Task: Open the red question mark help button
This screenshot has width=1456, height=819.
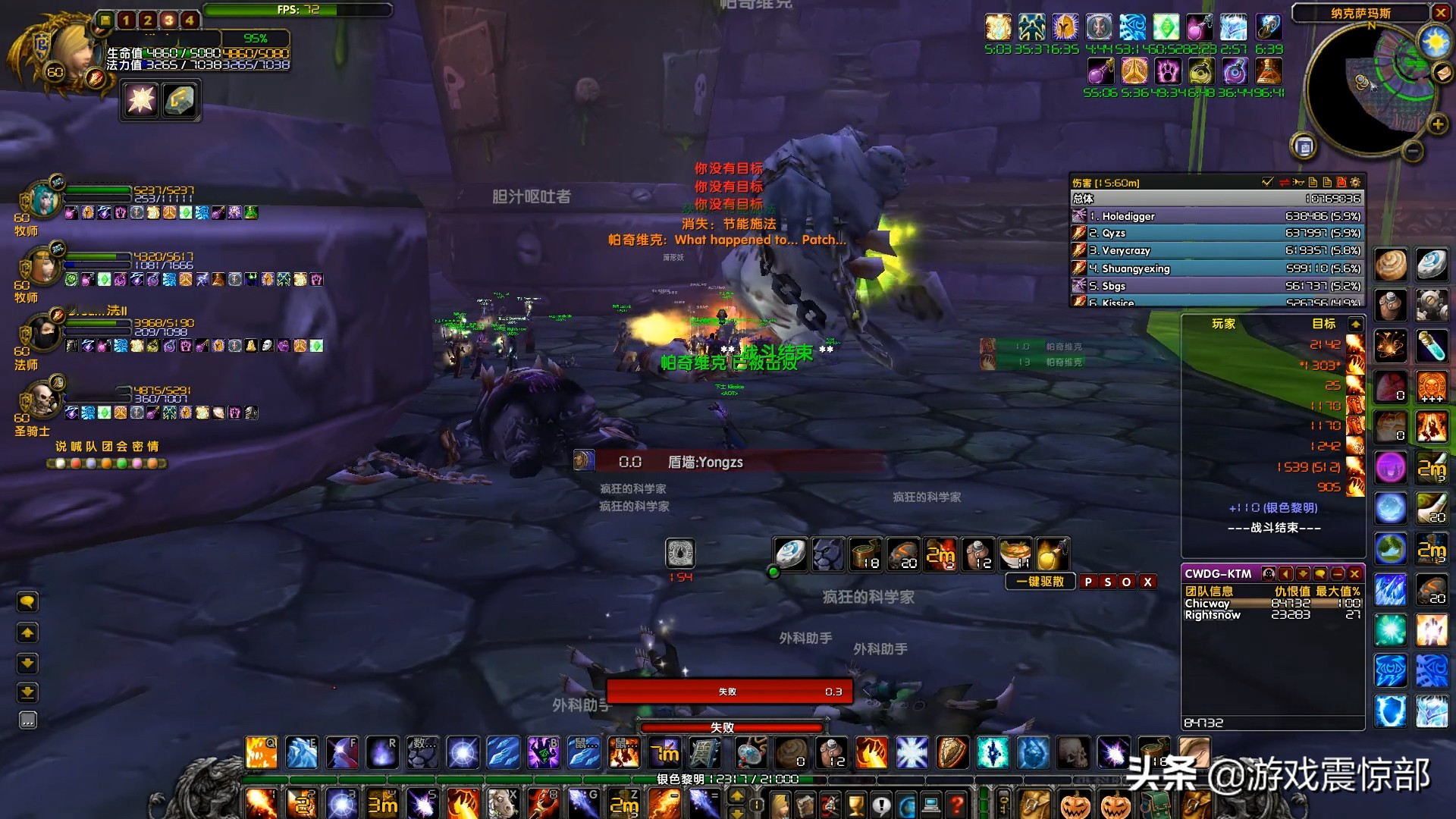Action: (x=958, y=804)
